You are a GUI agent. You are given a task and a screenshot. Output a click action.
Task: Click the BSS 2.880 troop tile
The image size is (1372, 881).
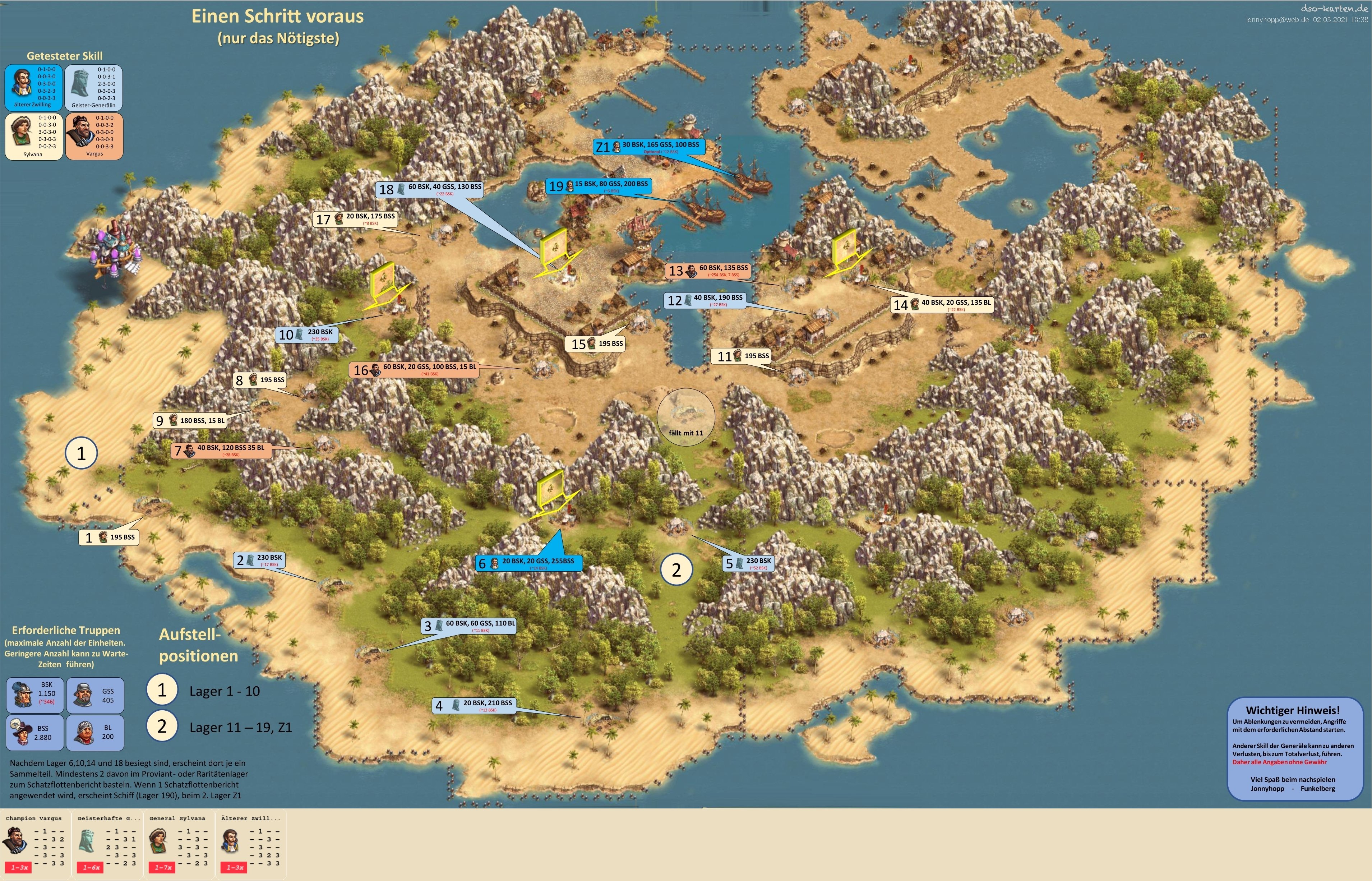coord(35,732)
